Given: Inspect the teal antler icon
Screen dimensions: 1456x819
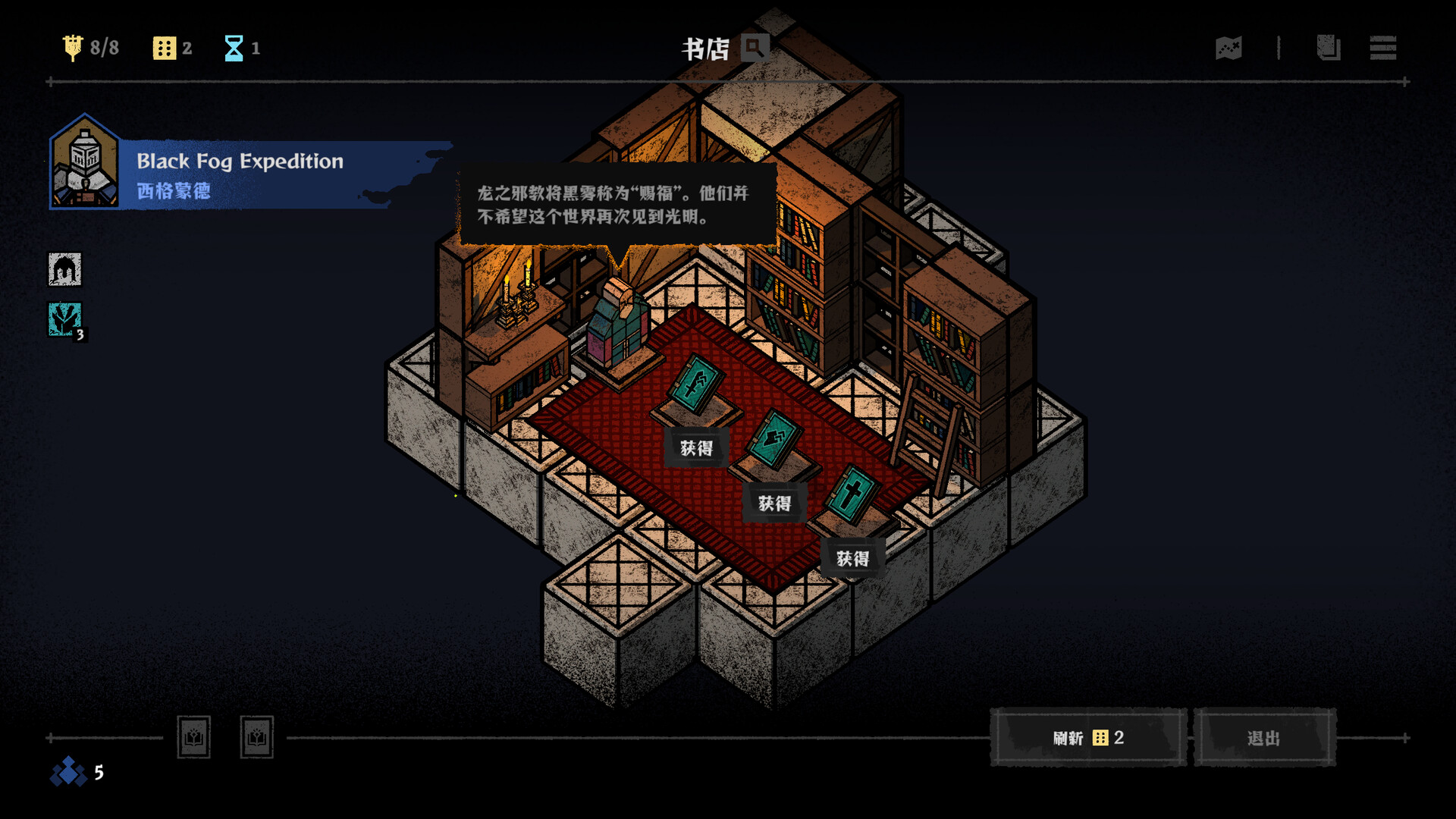Looking at the screenshot, I should tap(65, 319).
